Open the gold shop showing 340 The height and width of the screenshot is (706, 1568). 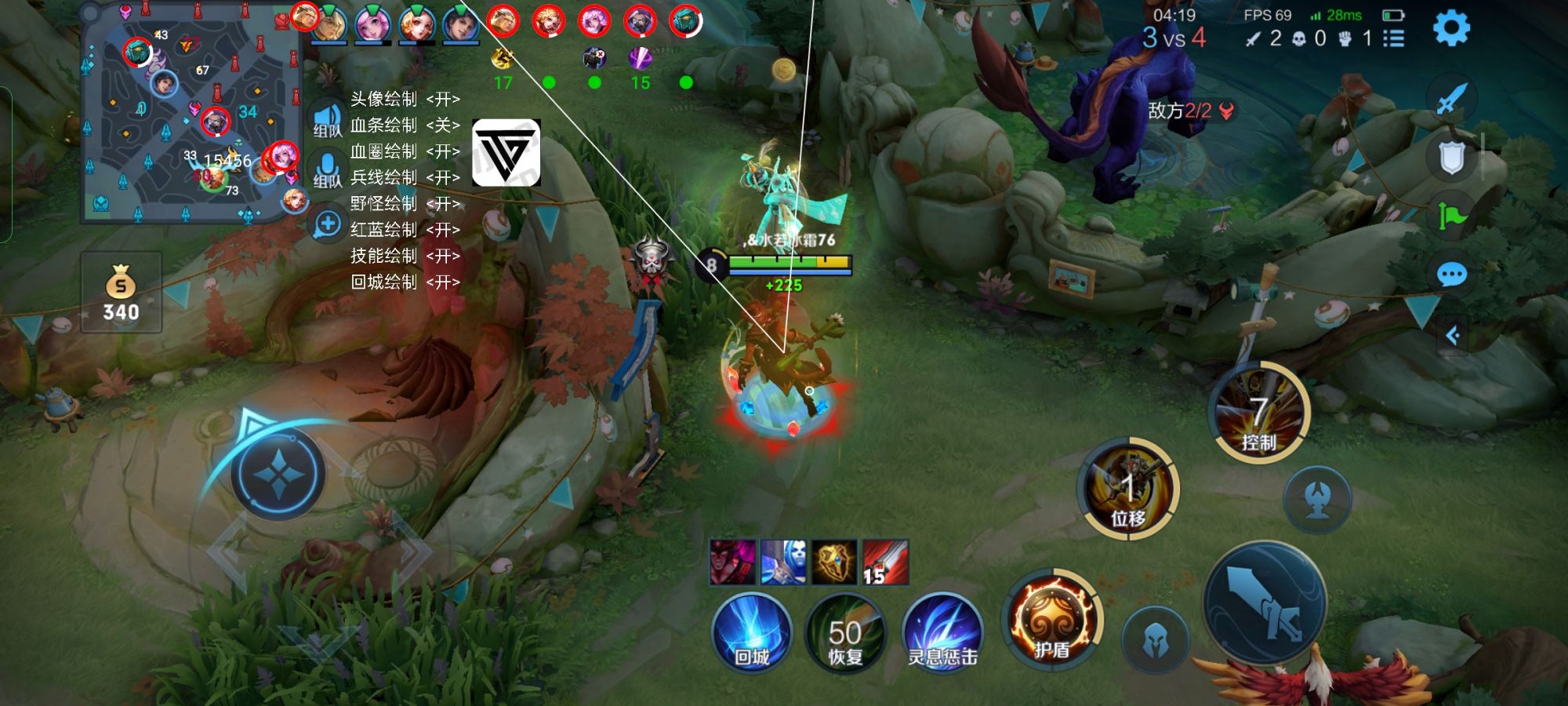coord(121,293)
